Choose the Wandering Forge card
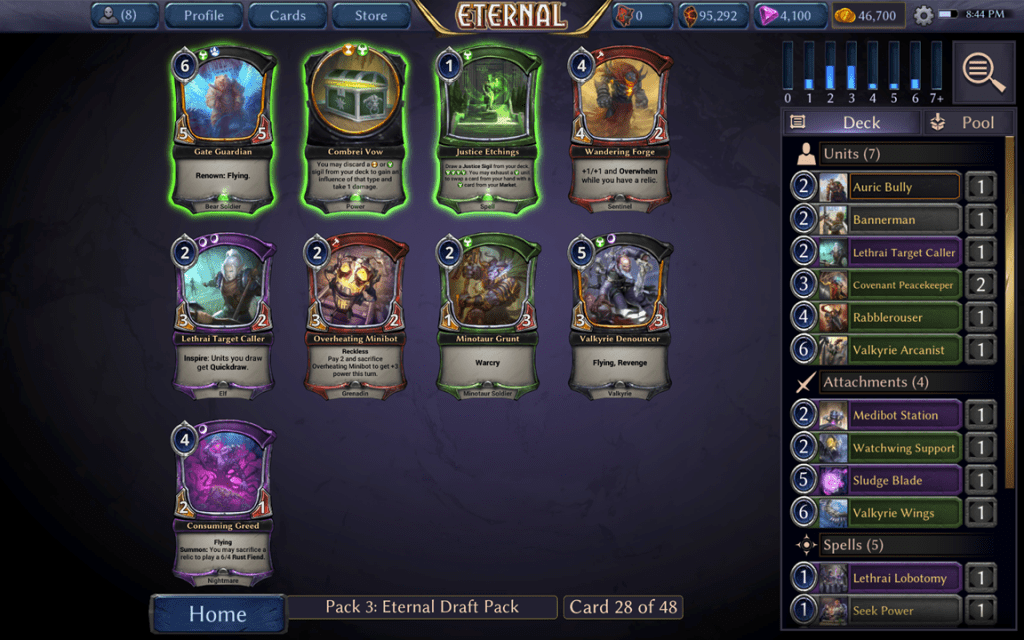The height and width of the screenshot is (640, 1024). [x=620, y=128]
